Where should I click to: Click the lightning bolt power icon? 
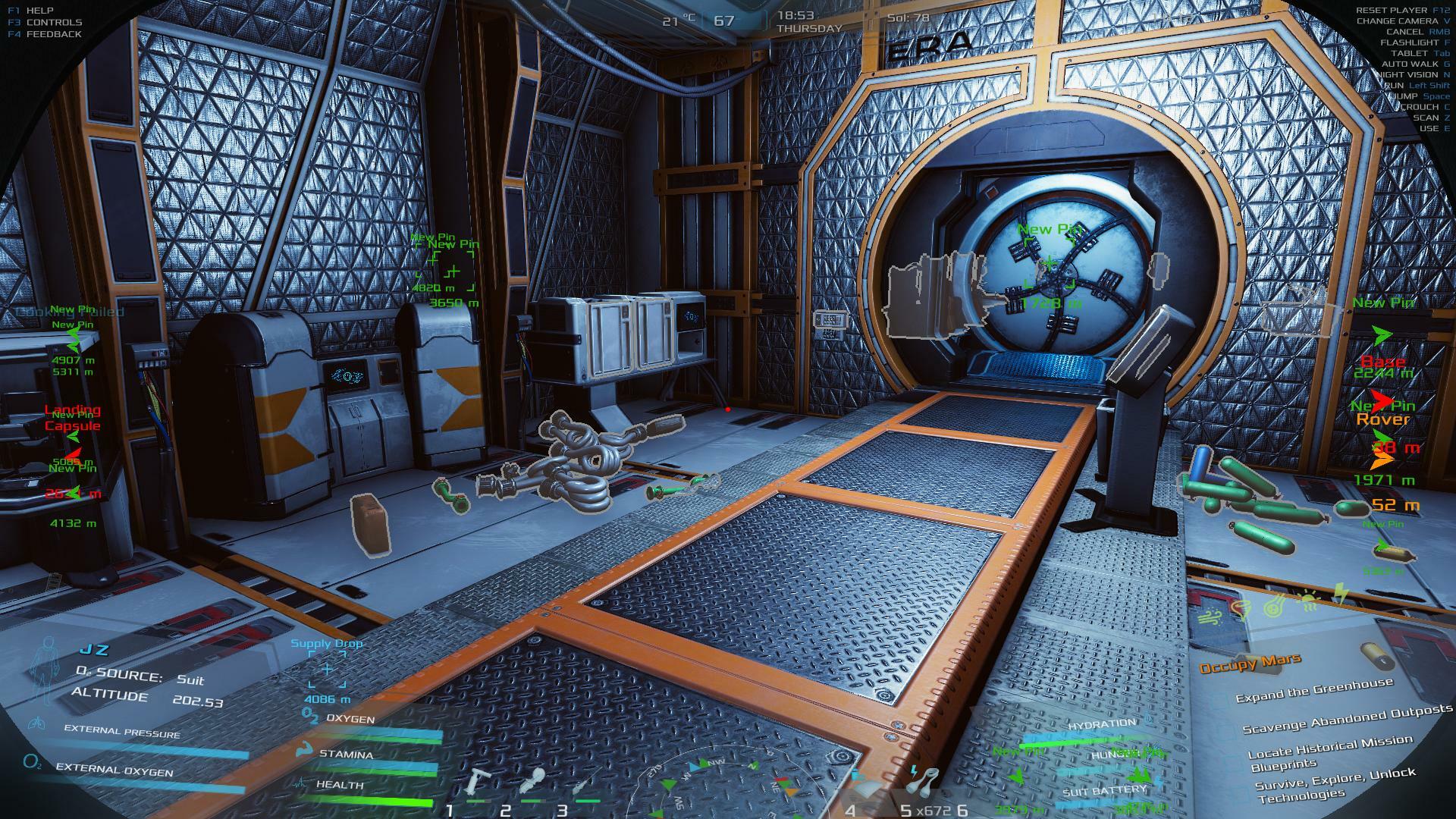pyautogui.click(x=1341, y=594)
